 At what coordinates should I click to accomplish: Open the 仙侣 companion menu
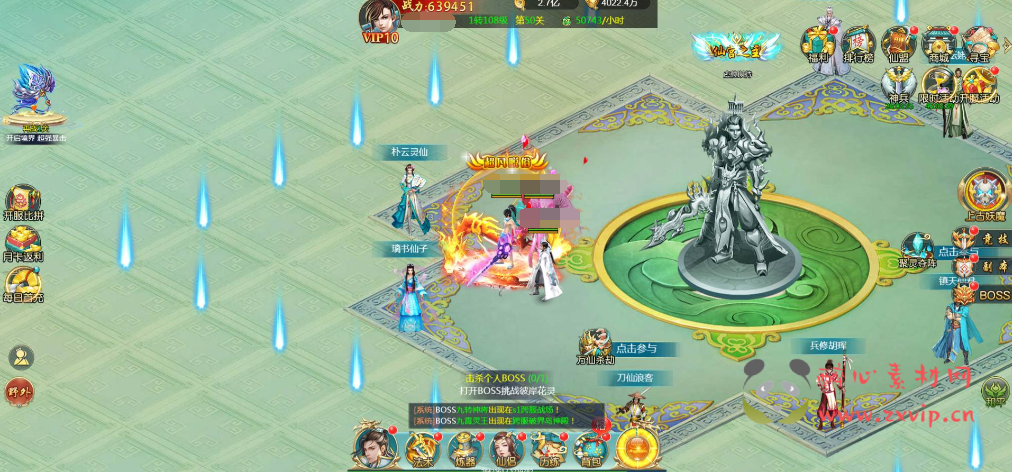[505, 447]
